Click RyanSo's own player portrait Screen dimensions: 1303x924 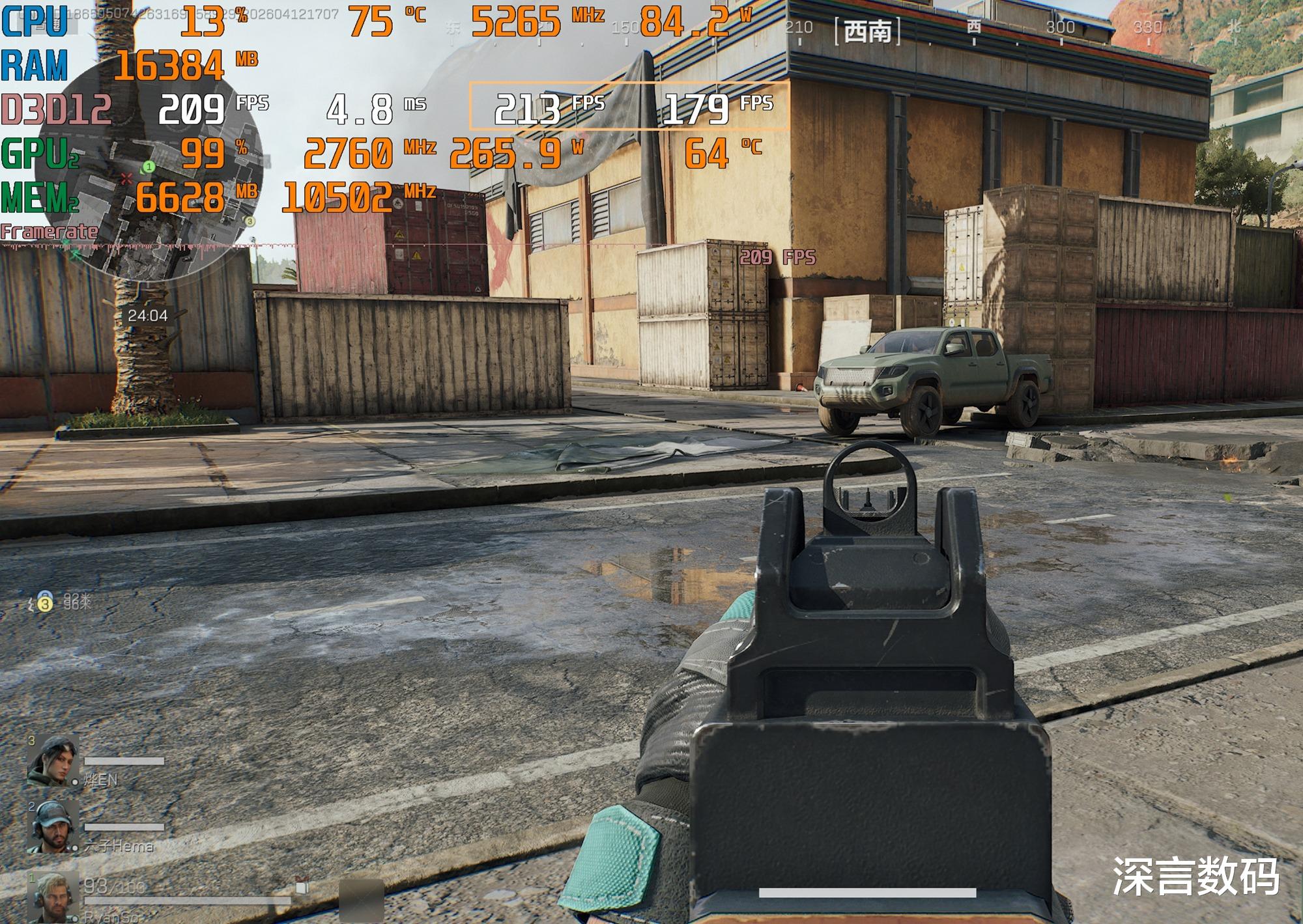click(x=52, y=897)
